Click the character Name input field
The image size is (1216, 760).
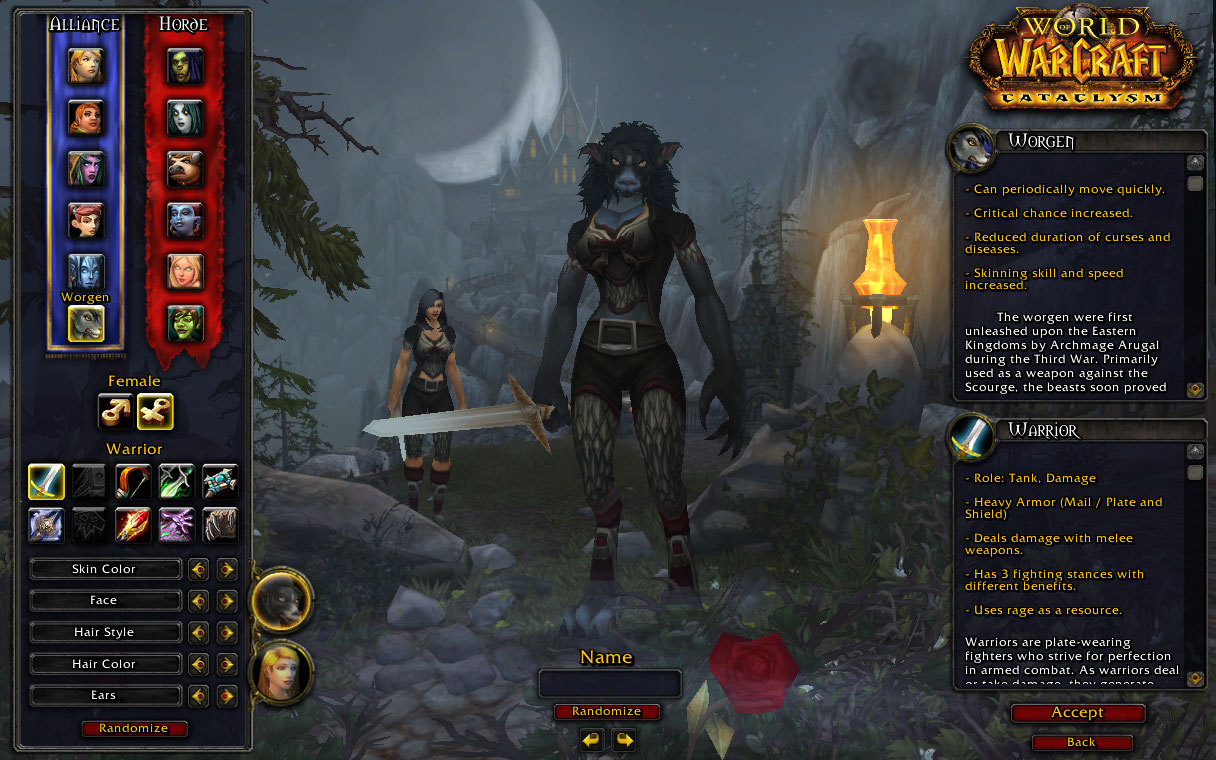tap(610, 684)
